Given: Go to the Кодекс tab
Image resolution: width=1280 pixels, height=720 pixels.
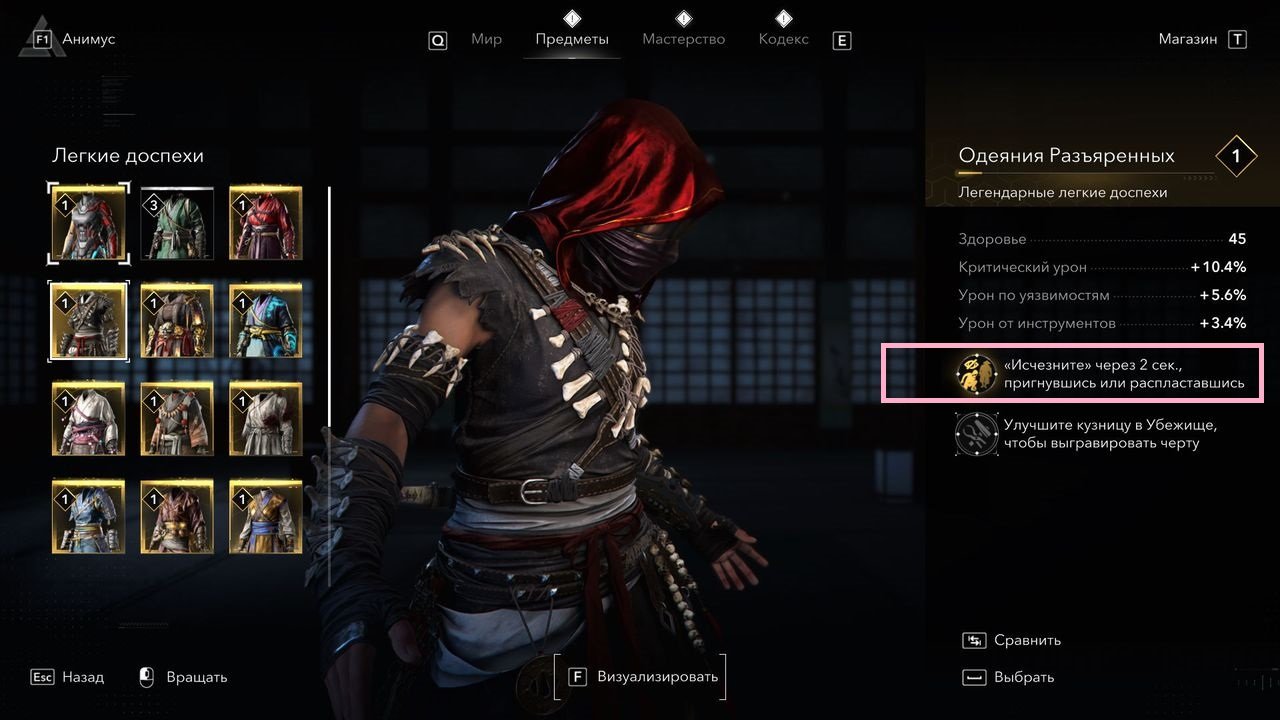Looking at the screenshot, I should 783,40.
